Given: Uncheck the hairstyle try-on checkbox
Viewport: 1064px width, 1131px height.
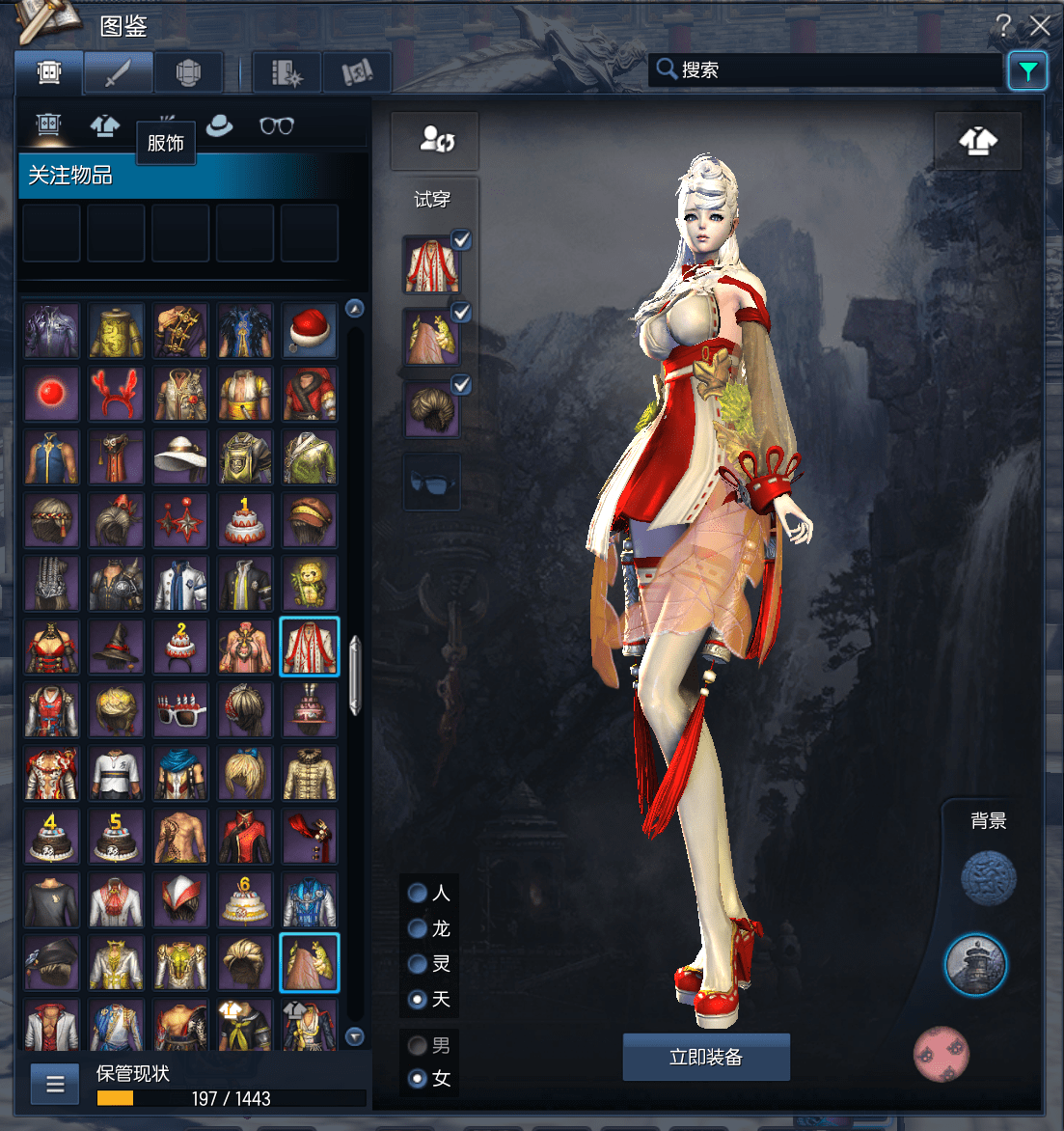Looking at the screenshot, I should click(x=462, y=384).
